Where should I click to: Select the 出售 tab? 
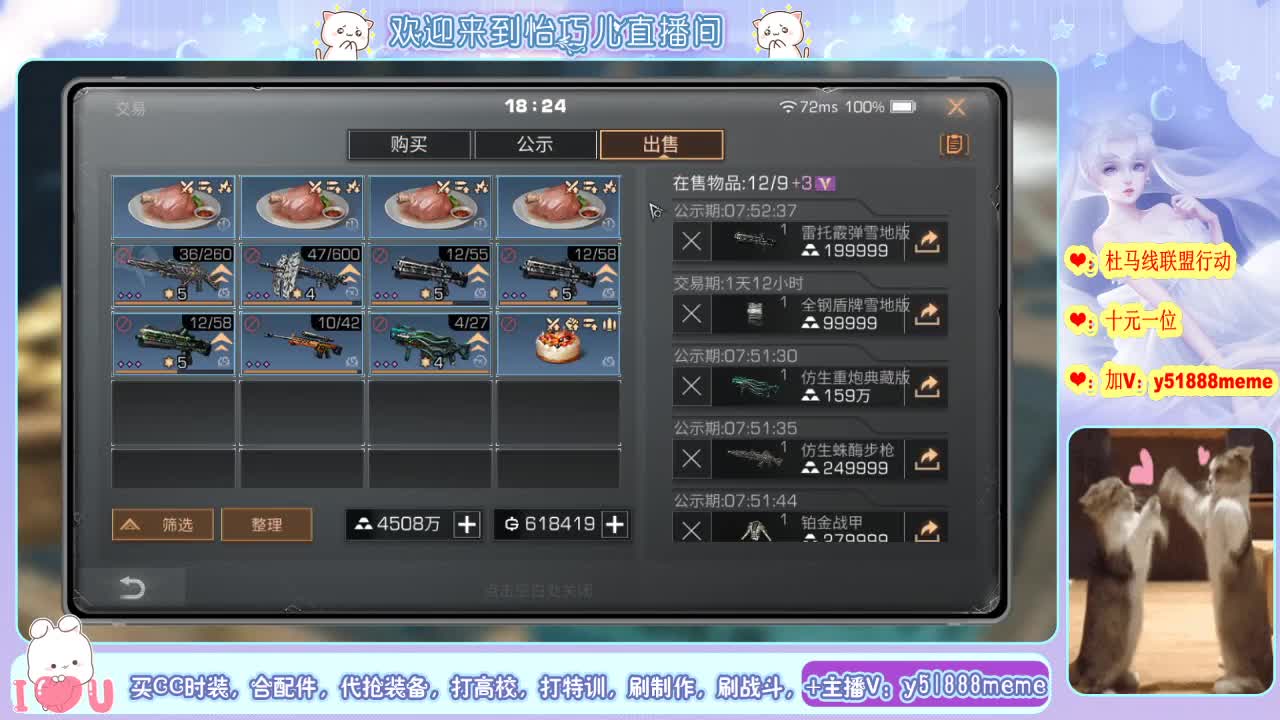tap(660, 144)
